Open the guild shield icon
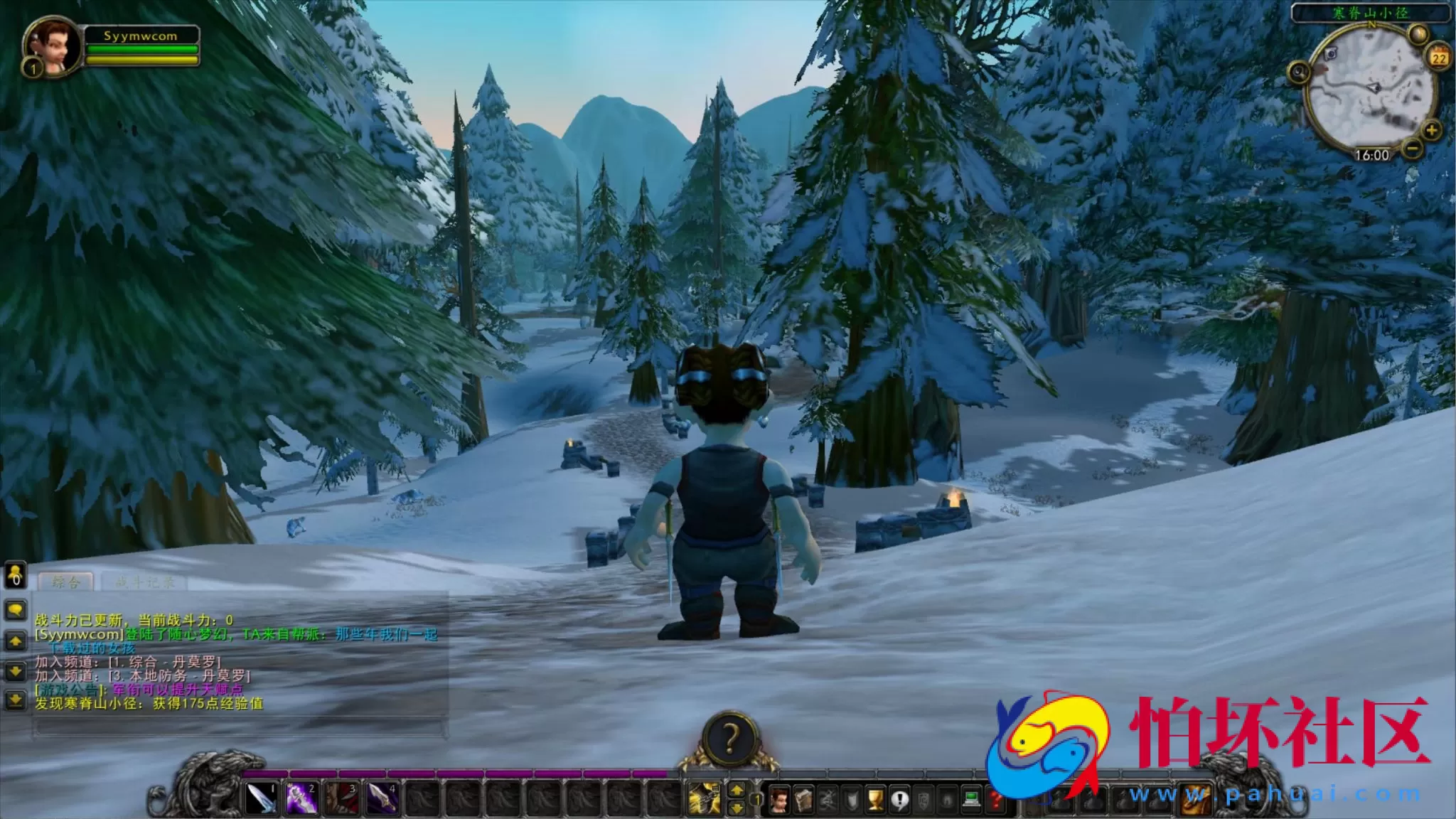The image size is (1456, 819). [924, 800]
